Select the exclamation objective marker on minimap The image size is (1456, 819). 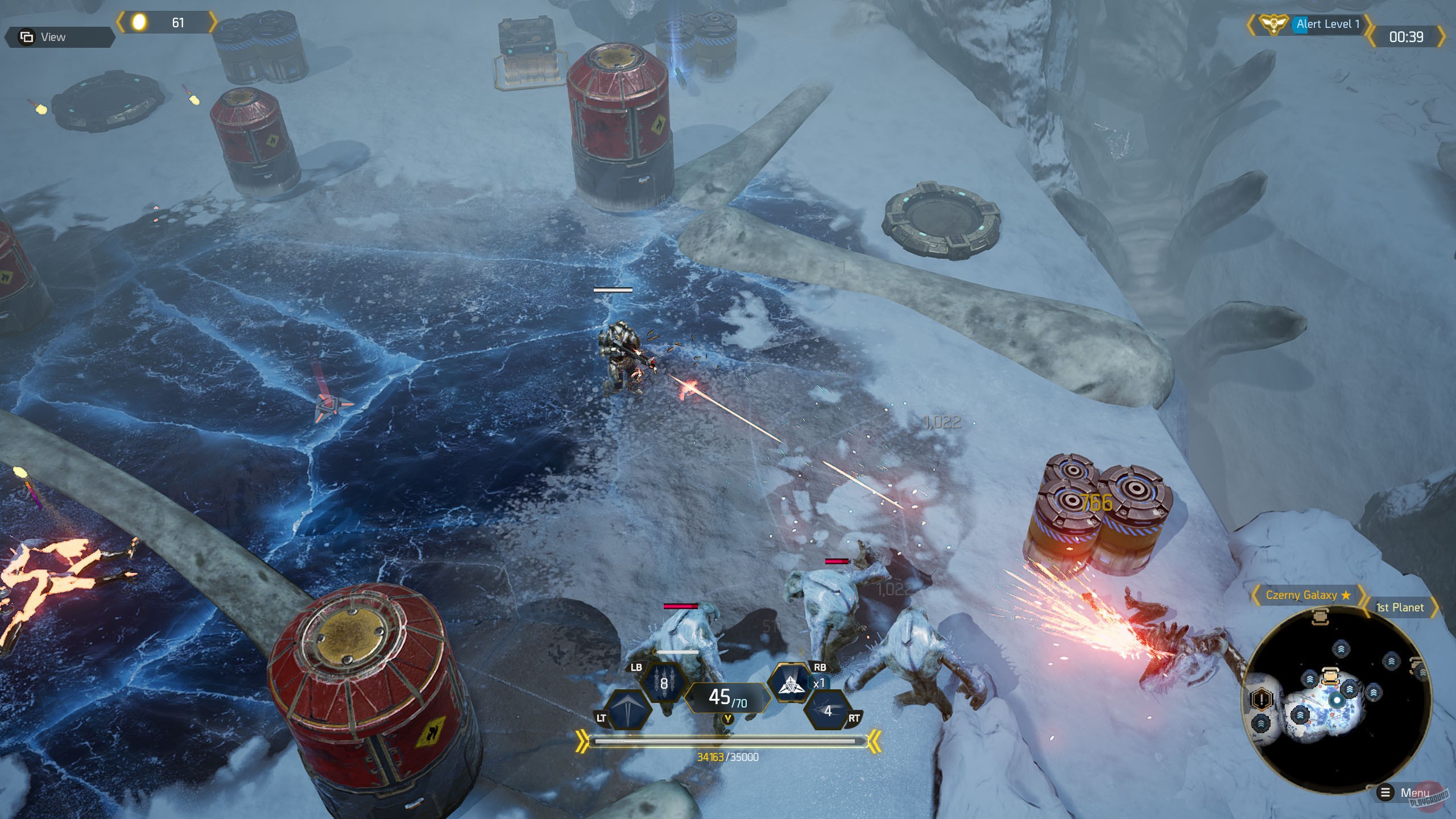[1261, 698]
